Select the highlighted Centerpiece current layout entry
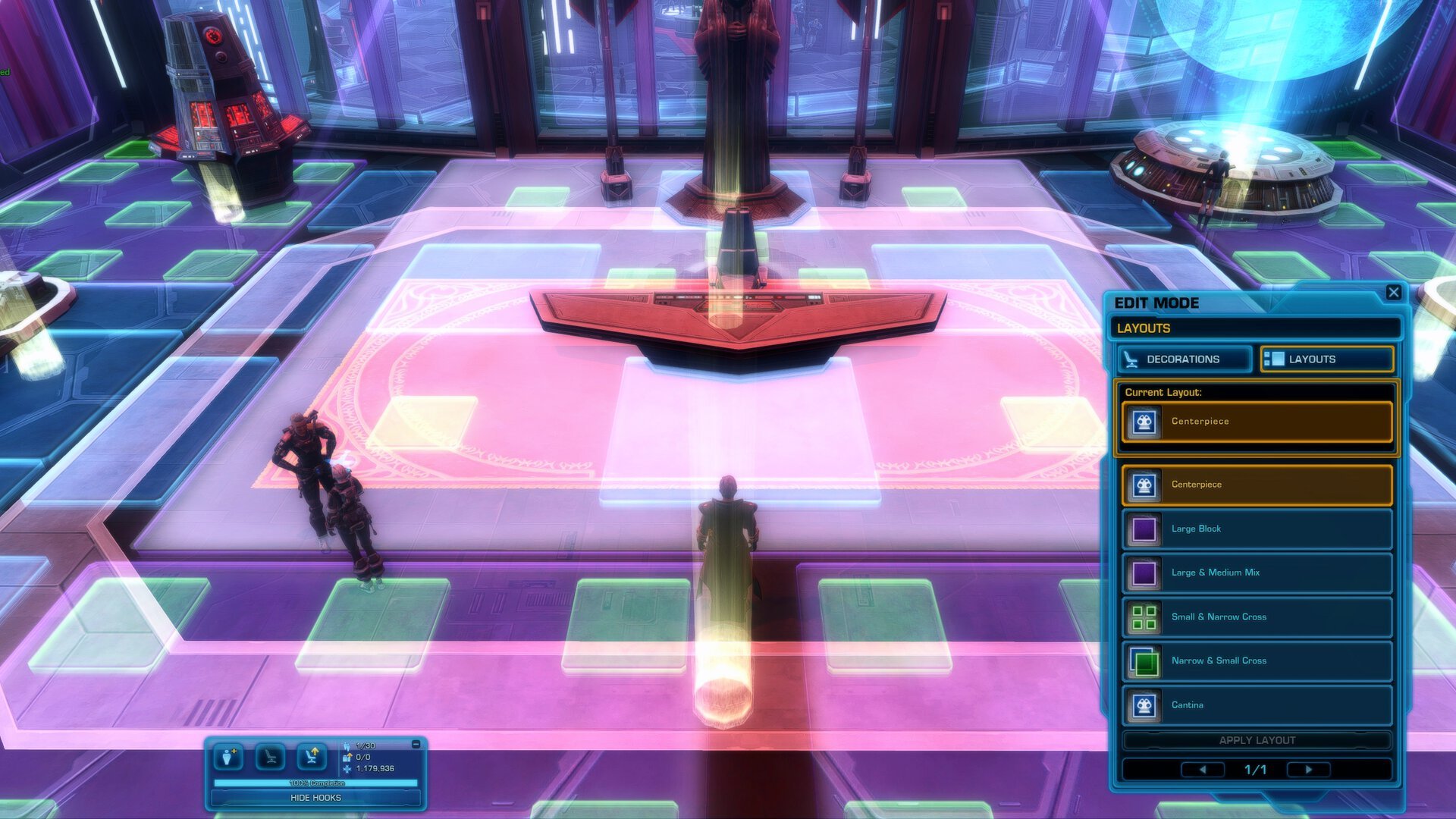1456x819 pixels. (1255, 422)
